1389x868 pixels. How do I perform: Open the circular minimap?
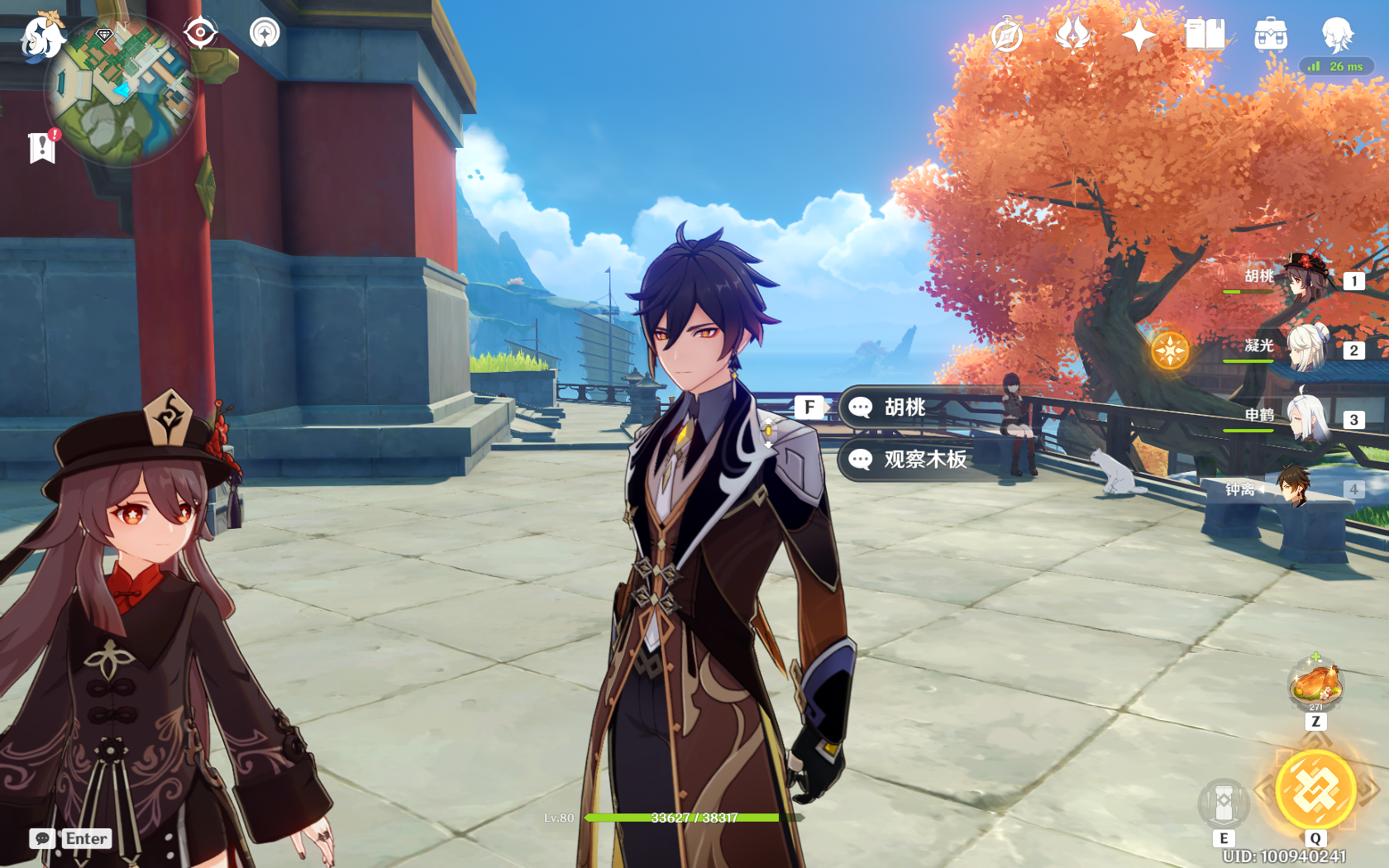coord(121,93)
